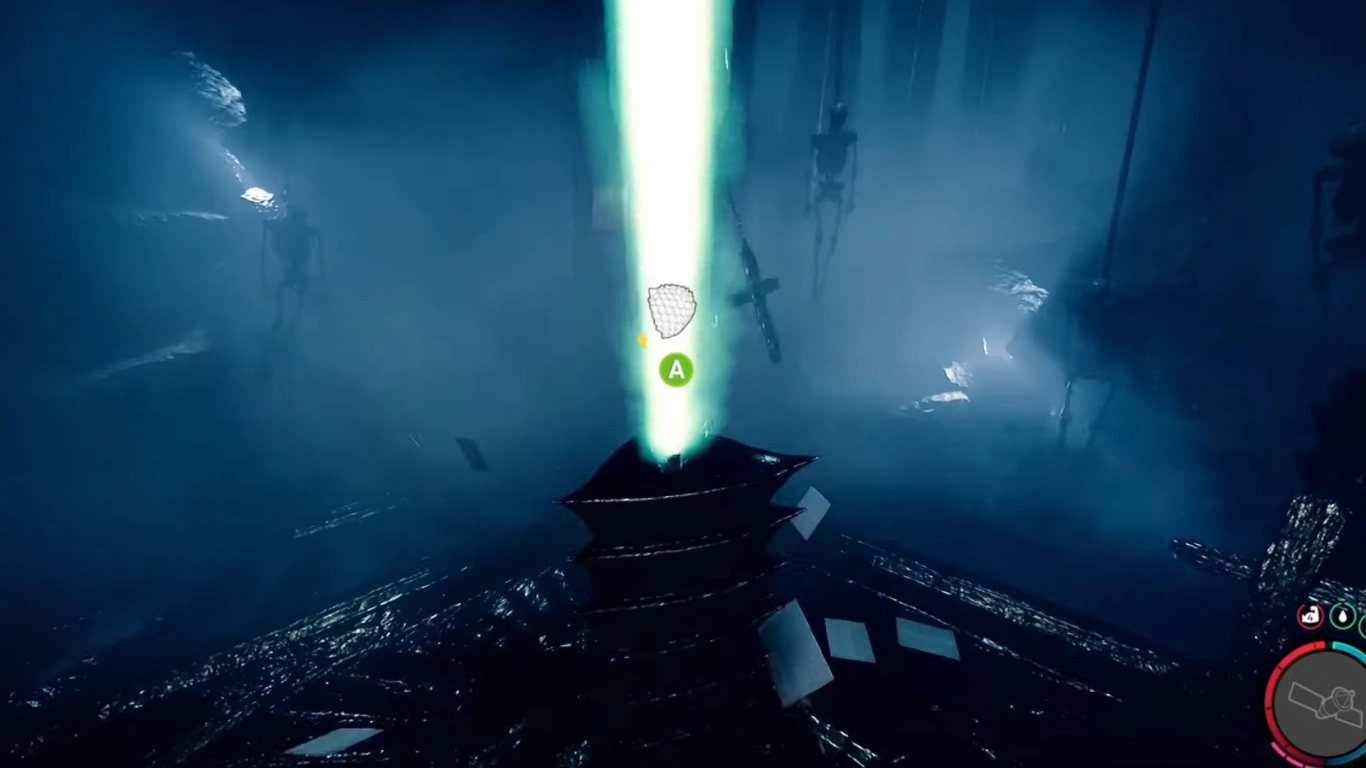This screenshot has width=1366, height=768.
Task: Click the red ring around the charges counter
Action: [1309, 602]
